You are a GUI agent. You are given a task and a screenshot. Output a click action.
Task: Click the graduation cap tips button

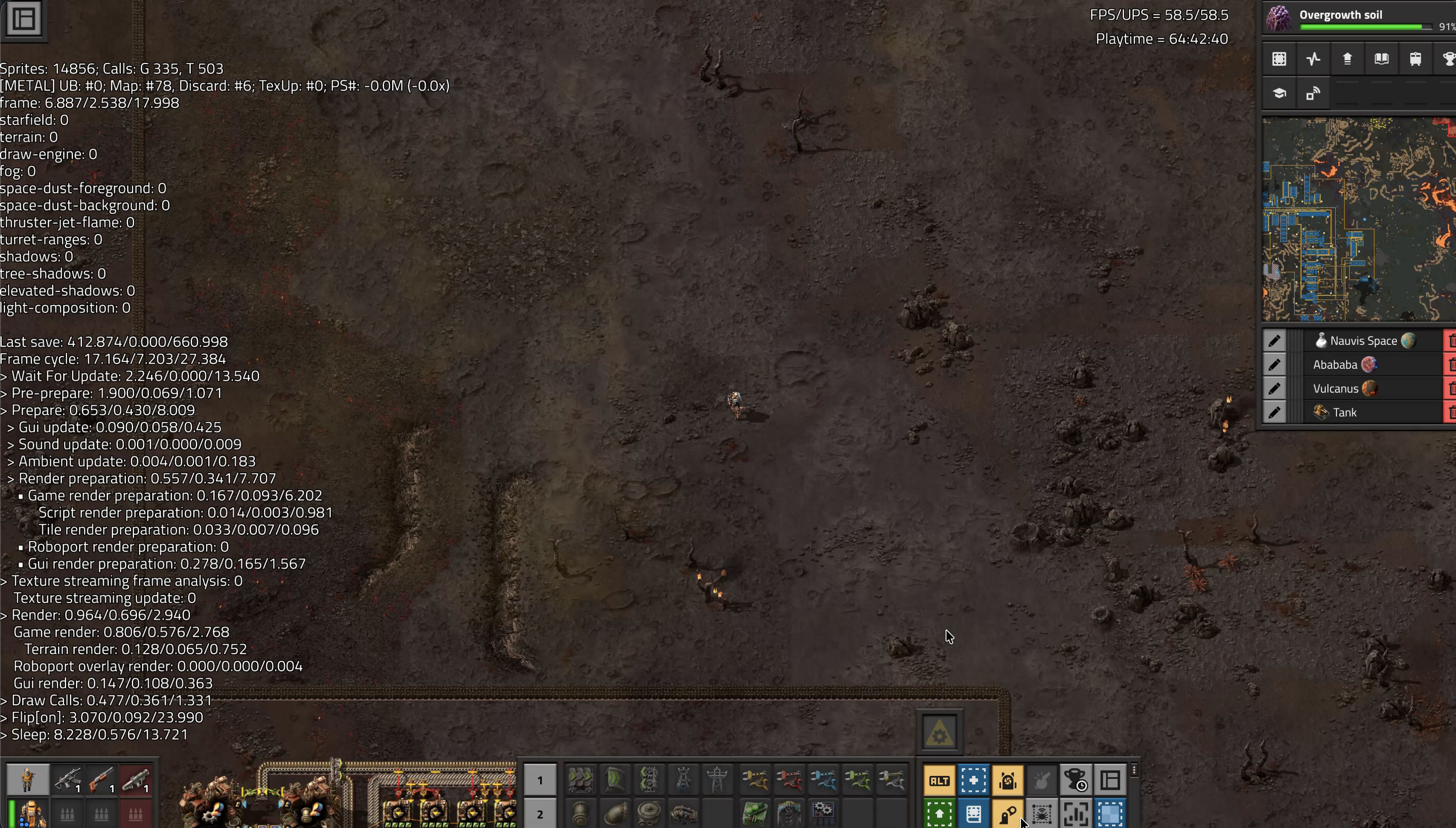[x=1280, y=93]
